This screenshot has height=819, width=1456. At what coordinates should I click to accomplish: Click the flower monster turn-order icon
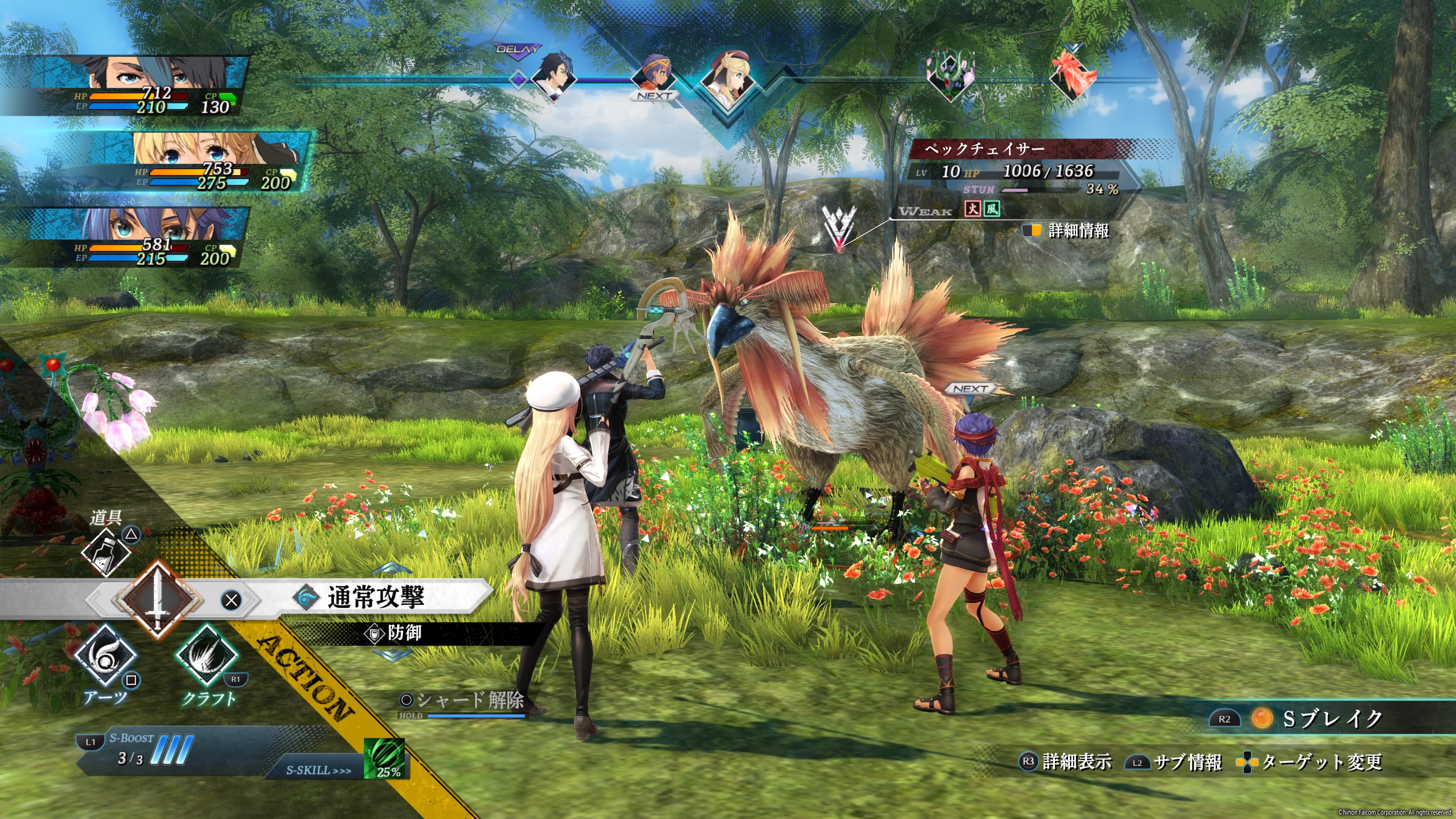[951, 76]
